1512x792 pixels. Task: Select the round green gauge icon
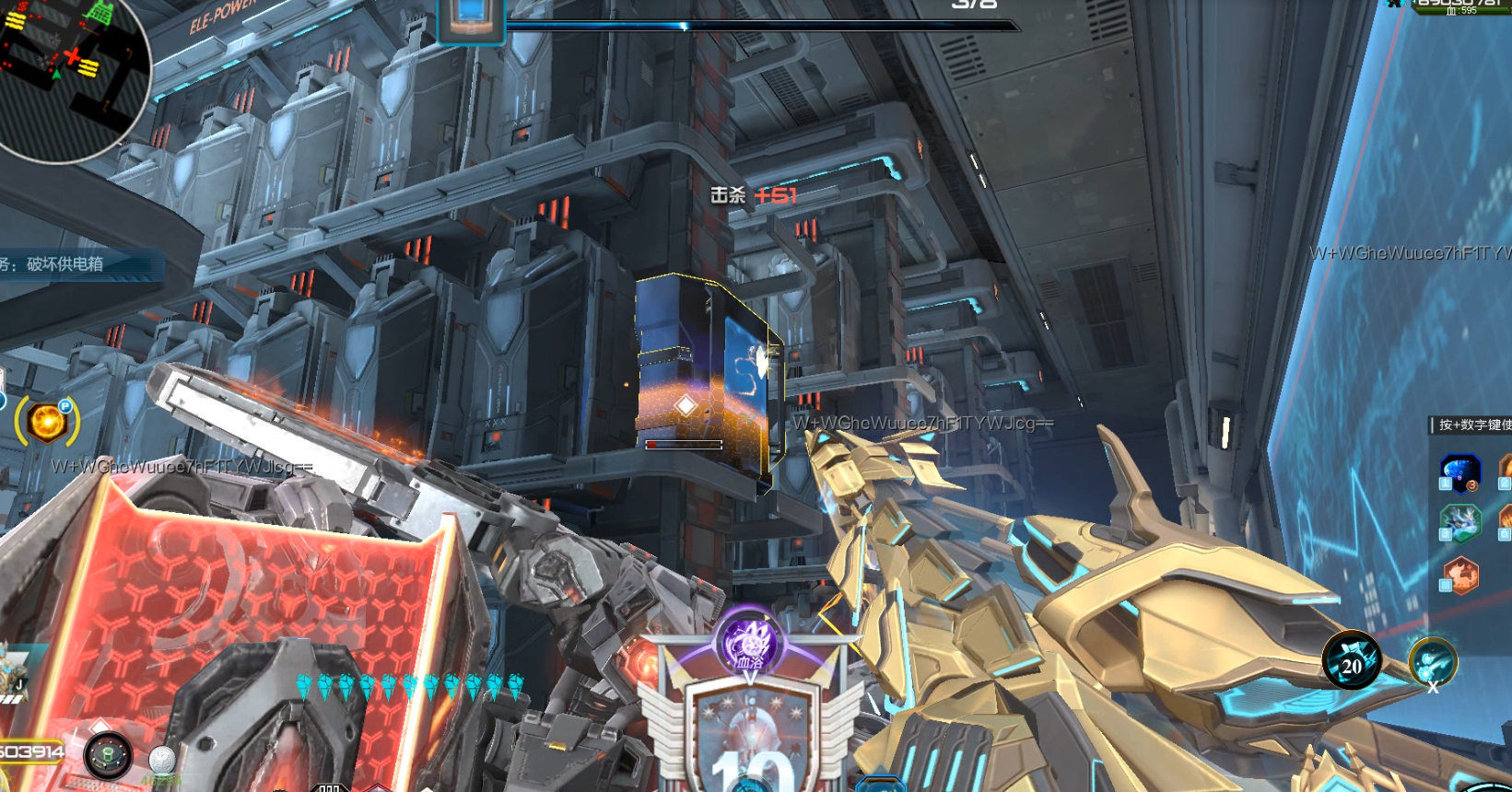click(108, 755)
